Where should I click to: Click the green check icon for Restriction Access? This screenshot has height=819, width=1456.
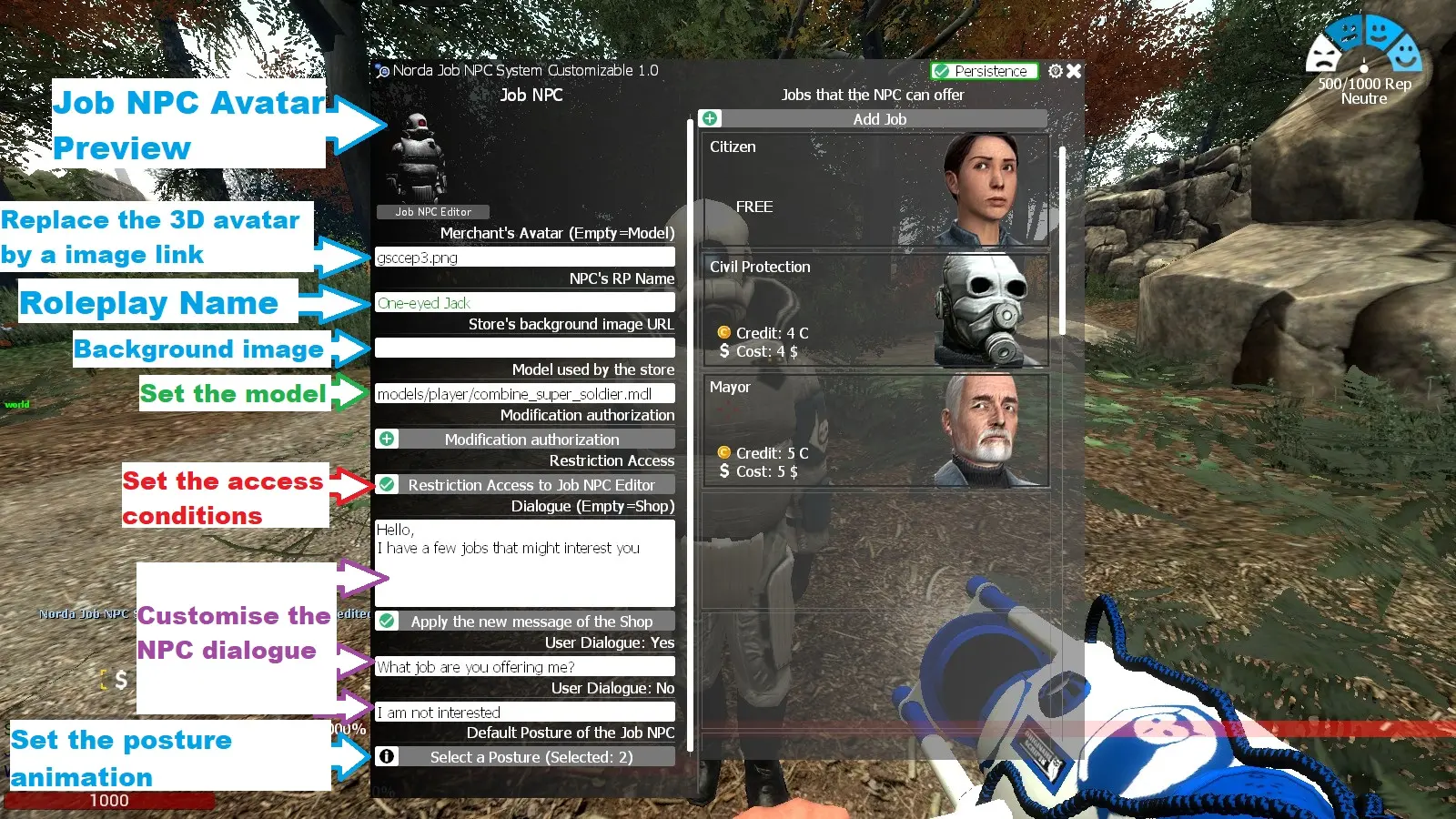coord(387,484)
